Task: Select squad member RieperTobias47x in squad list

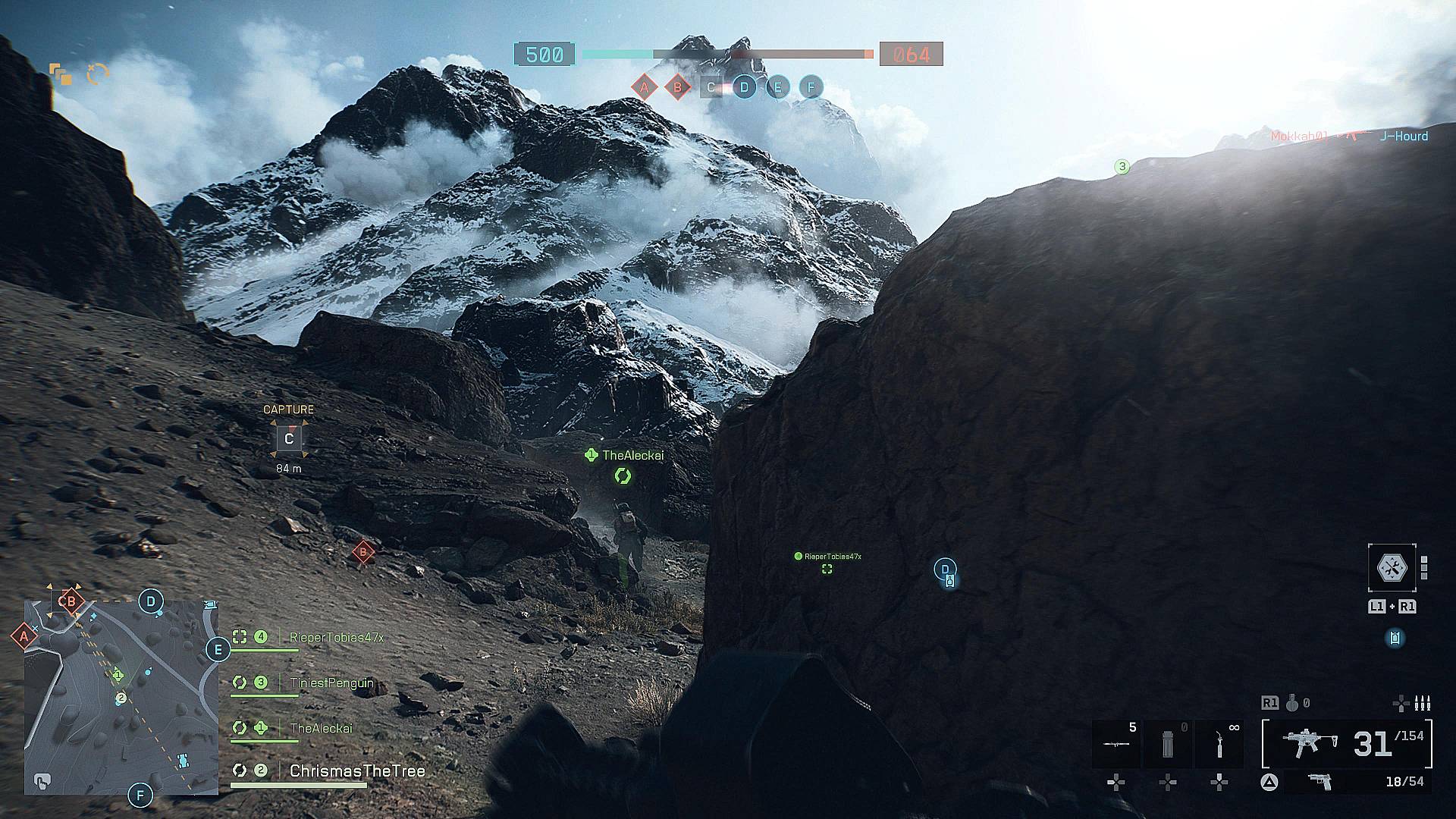Action: [336, 638]
